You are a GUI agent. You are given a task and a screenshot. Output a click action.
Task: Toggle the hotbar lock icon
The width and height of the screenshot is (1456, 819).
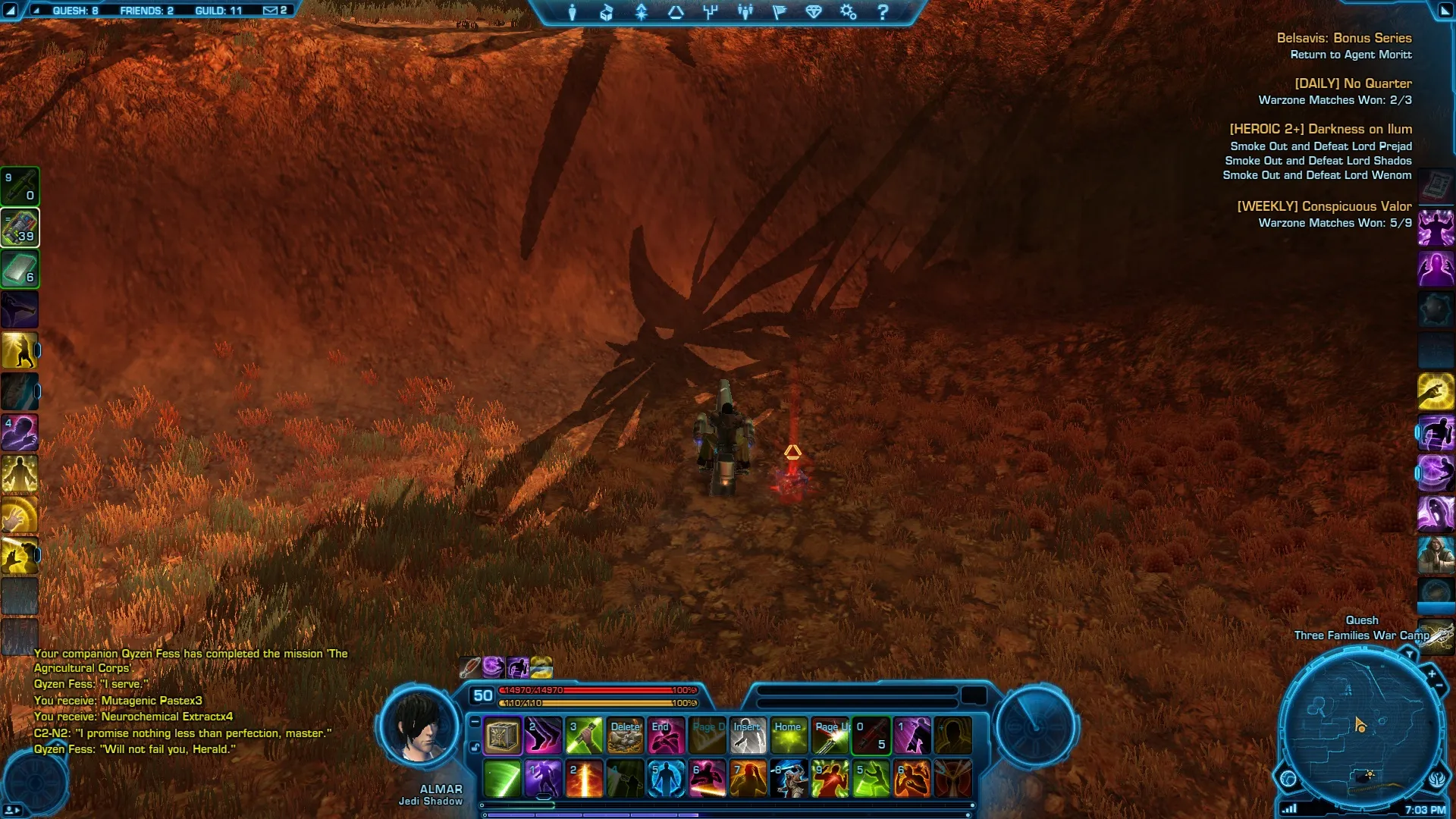click(x=475, y=747)
